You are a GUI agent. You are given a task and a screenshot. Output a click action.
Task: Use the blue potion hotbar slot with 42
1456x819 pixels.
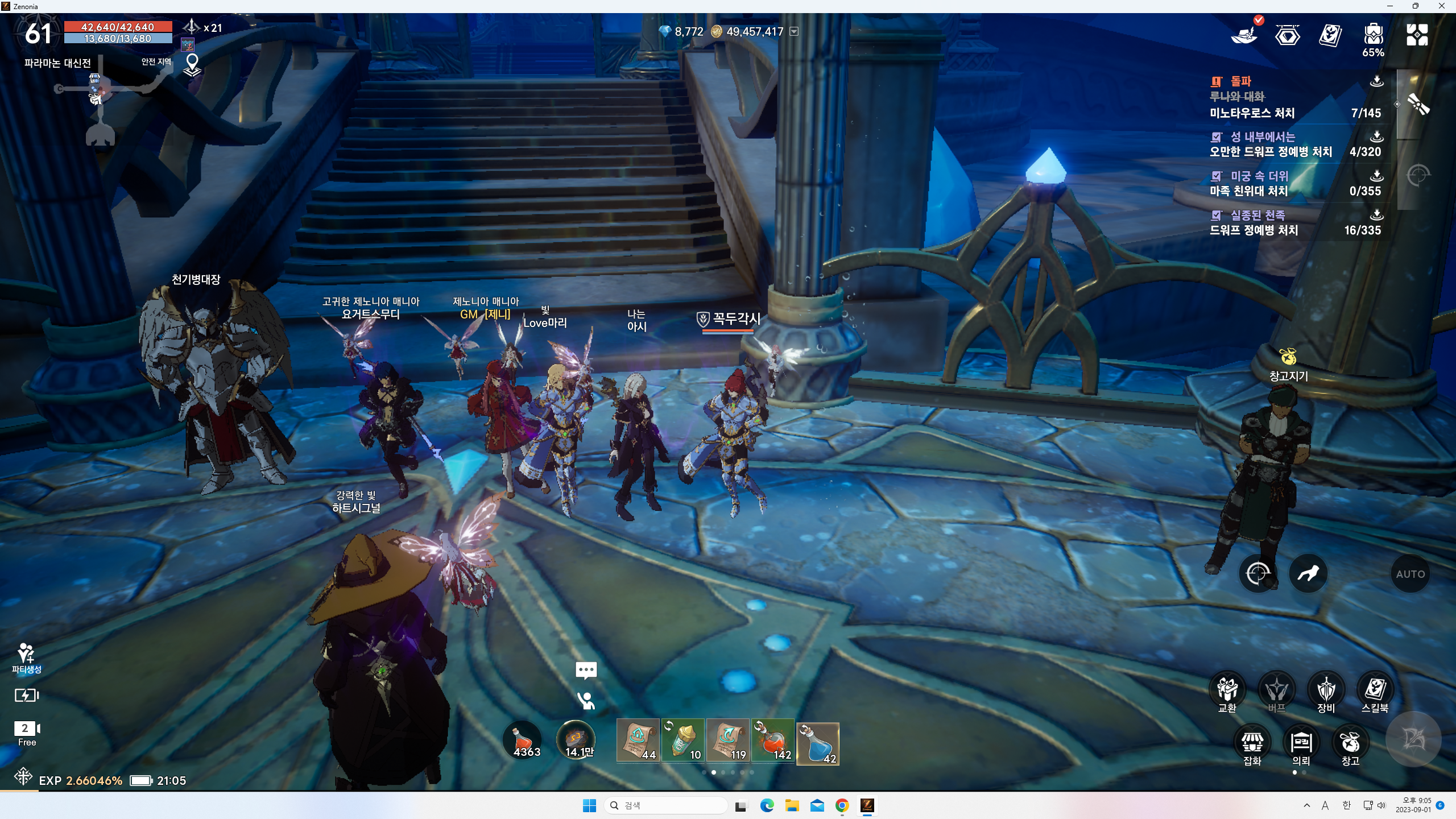click(x=817, y=743)
